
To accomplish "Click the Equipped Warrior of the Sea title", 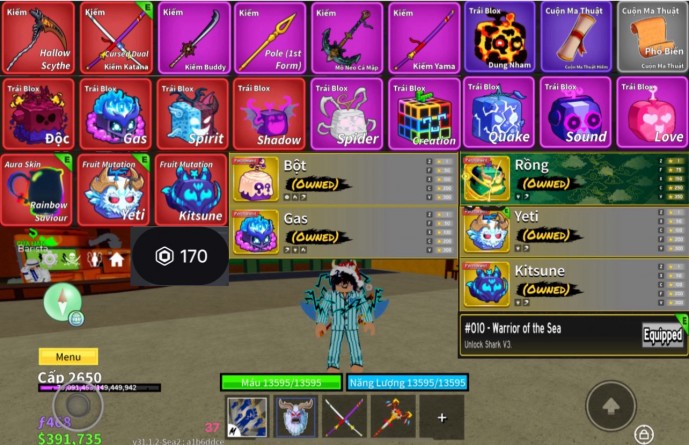I will point(574,335).
